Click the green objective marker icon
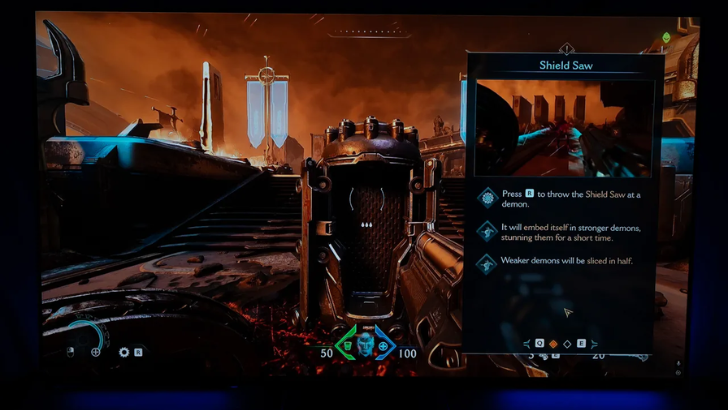Screen dimensions: 728x410 tap(666, 38)
